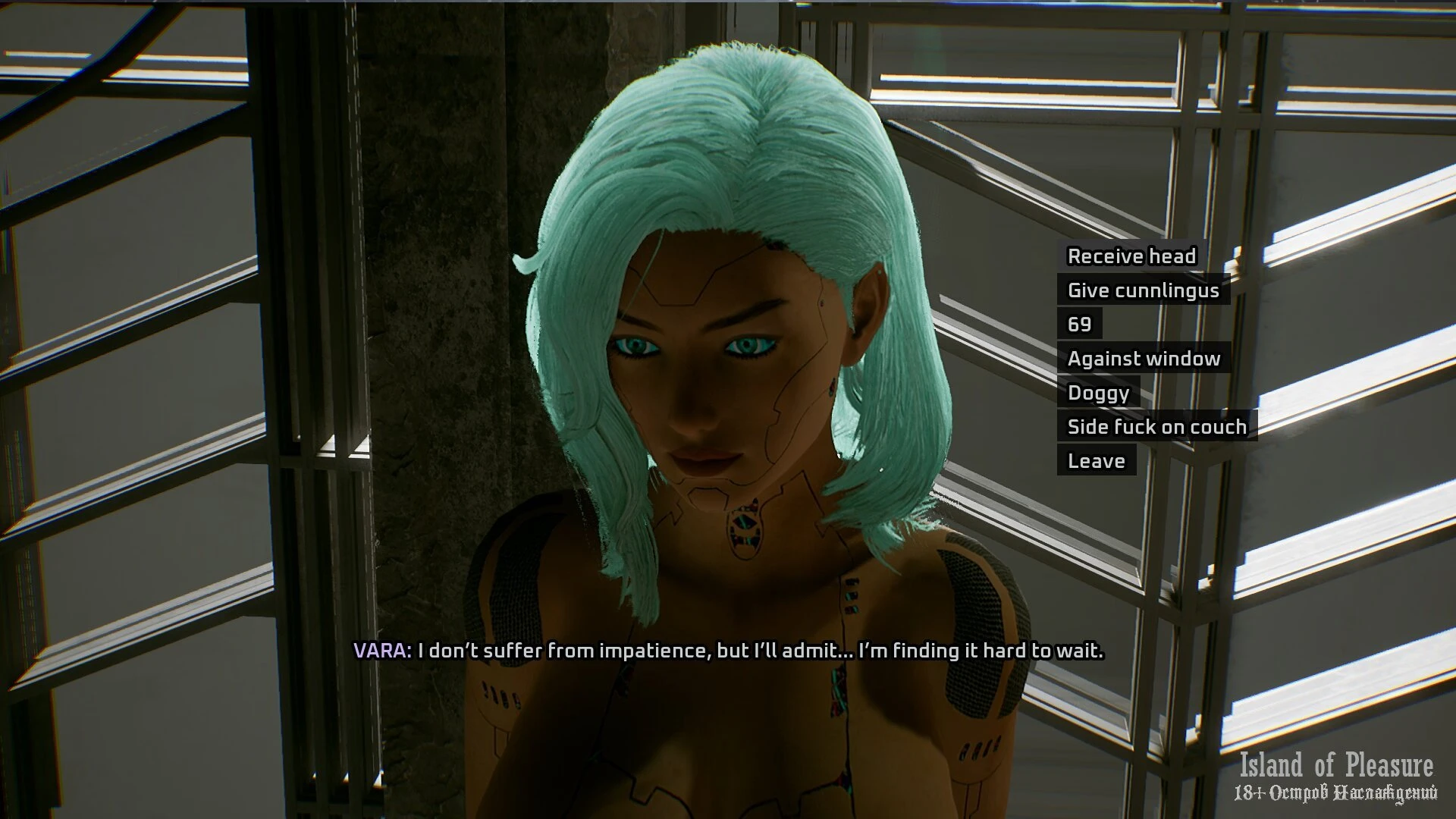This screenshot has height=819, width=1456.
Task: Select the "Give cunnlingus" option
Action: [x=1143, y=290]
